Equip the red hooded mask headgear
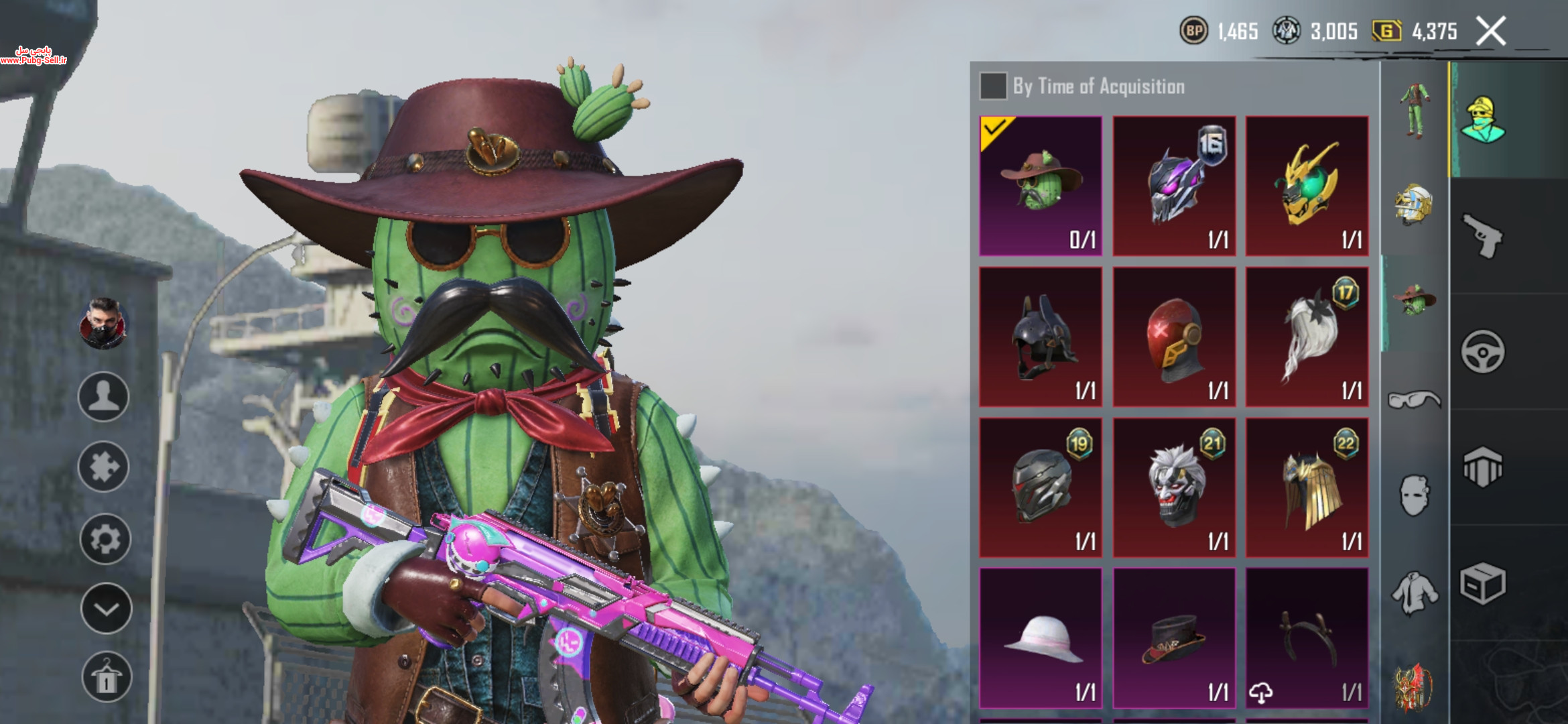This screenshot has height=724, width=1568. point(1174,337)
